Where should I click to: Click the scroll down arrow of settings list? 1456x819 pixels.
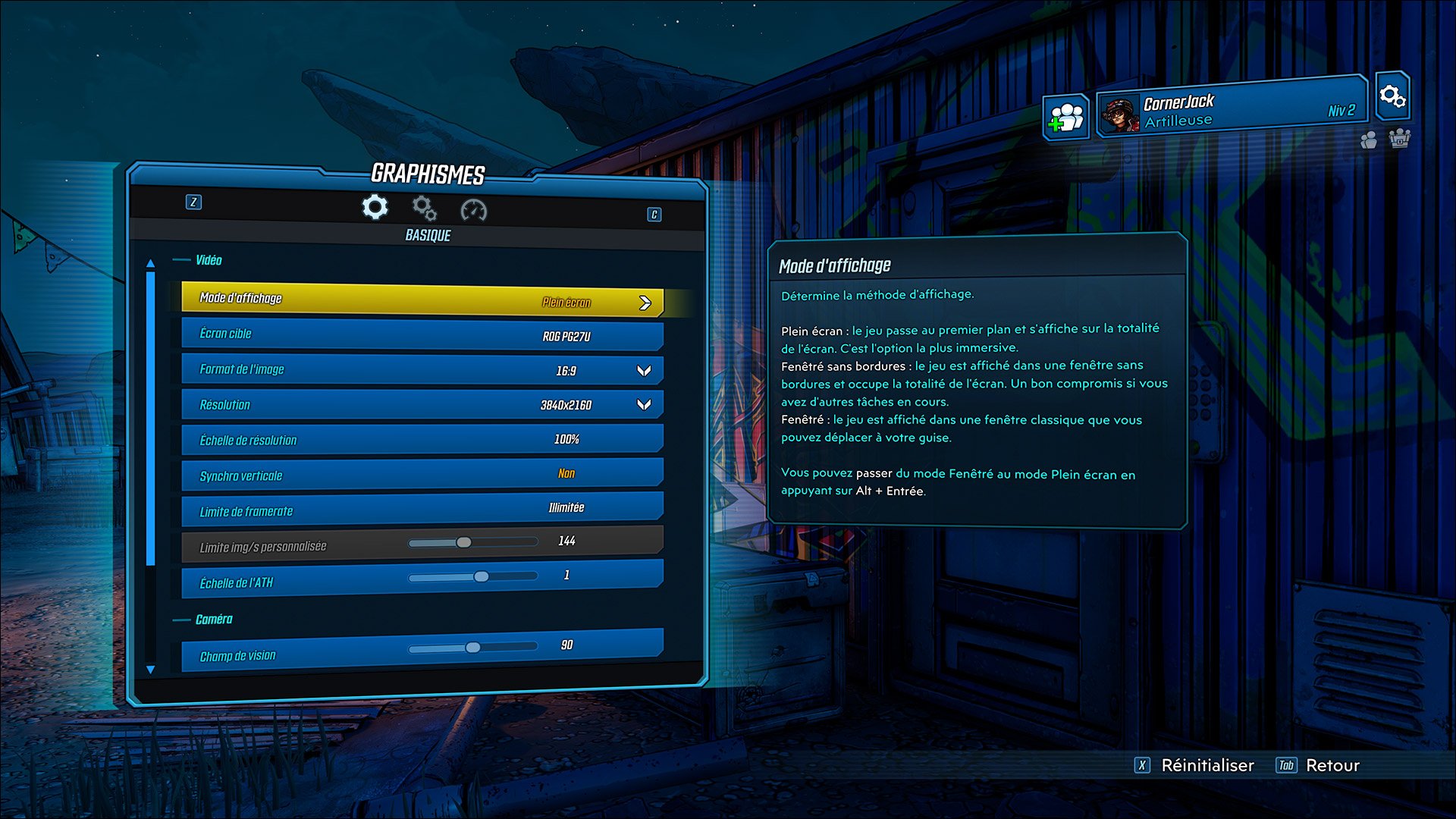(x=150, y=670)
